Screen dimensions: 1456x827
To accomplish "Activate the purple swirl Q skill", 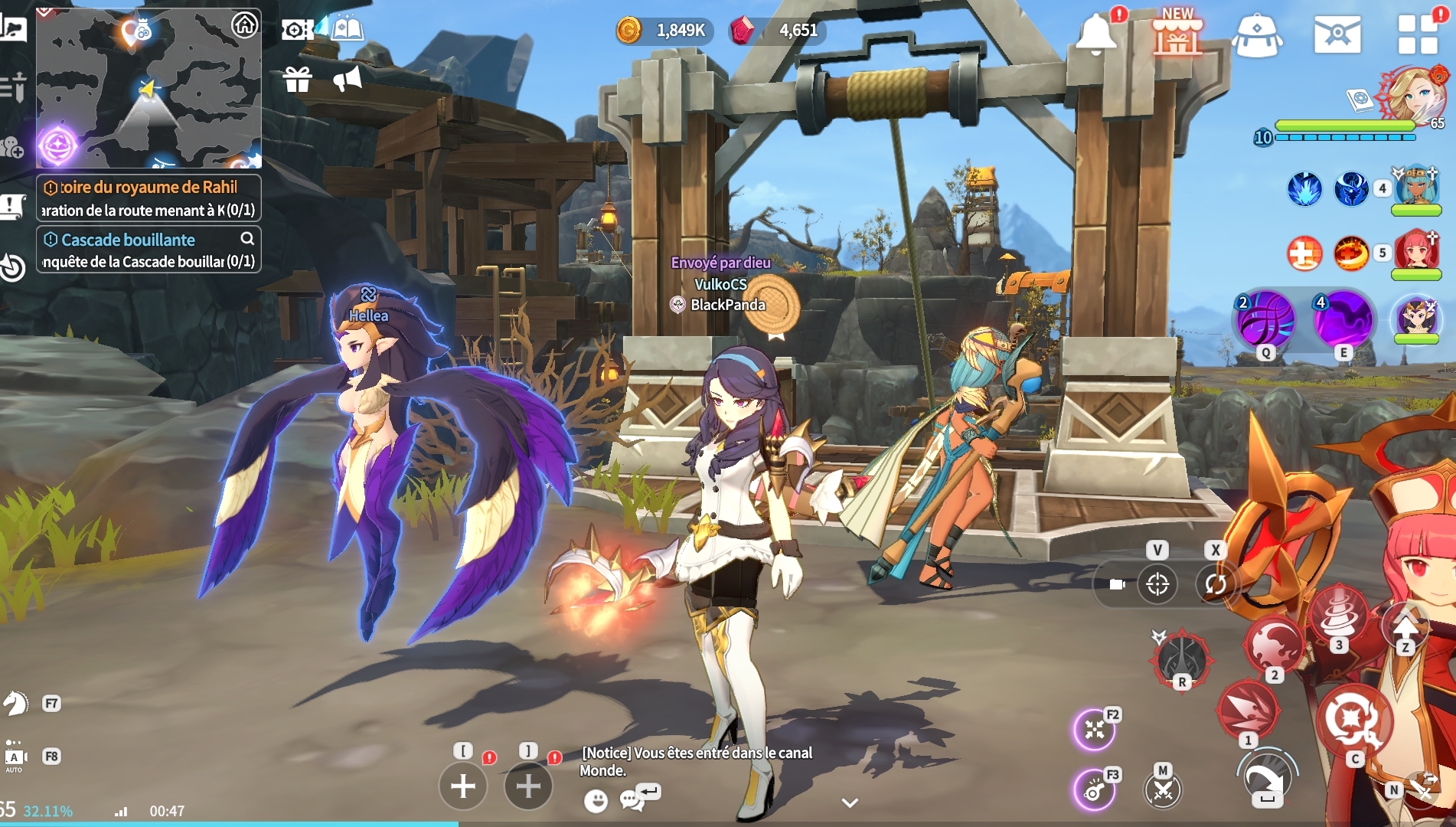I will (1265, 319).
